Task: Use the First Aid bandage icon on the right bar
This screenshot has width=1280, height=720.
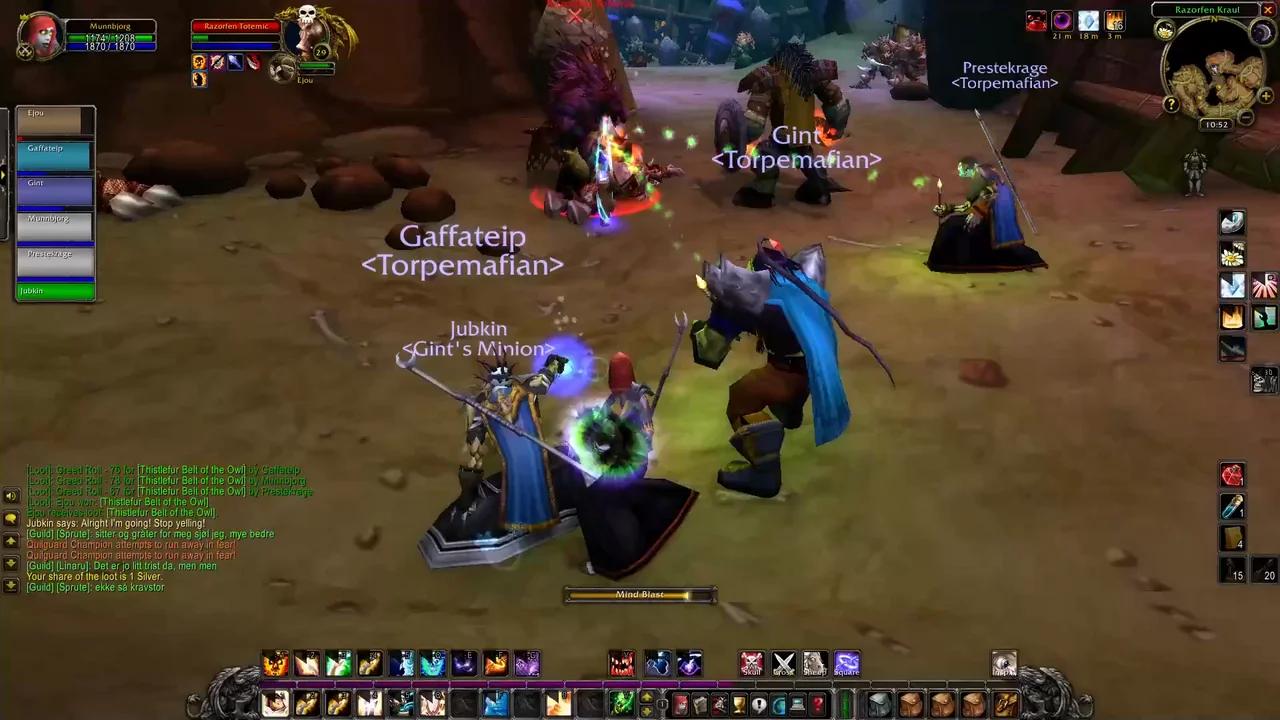Action: click(1233, 540)
